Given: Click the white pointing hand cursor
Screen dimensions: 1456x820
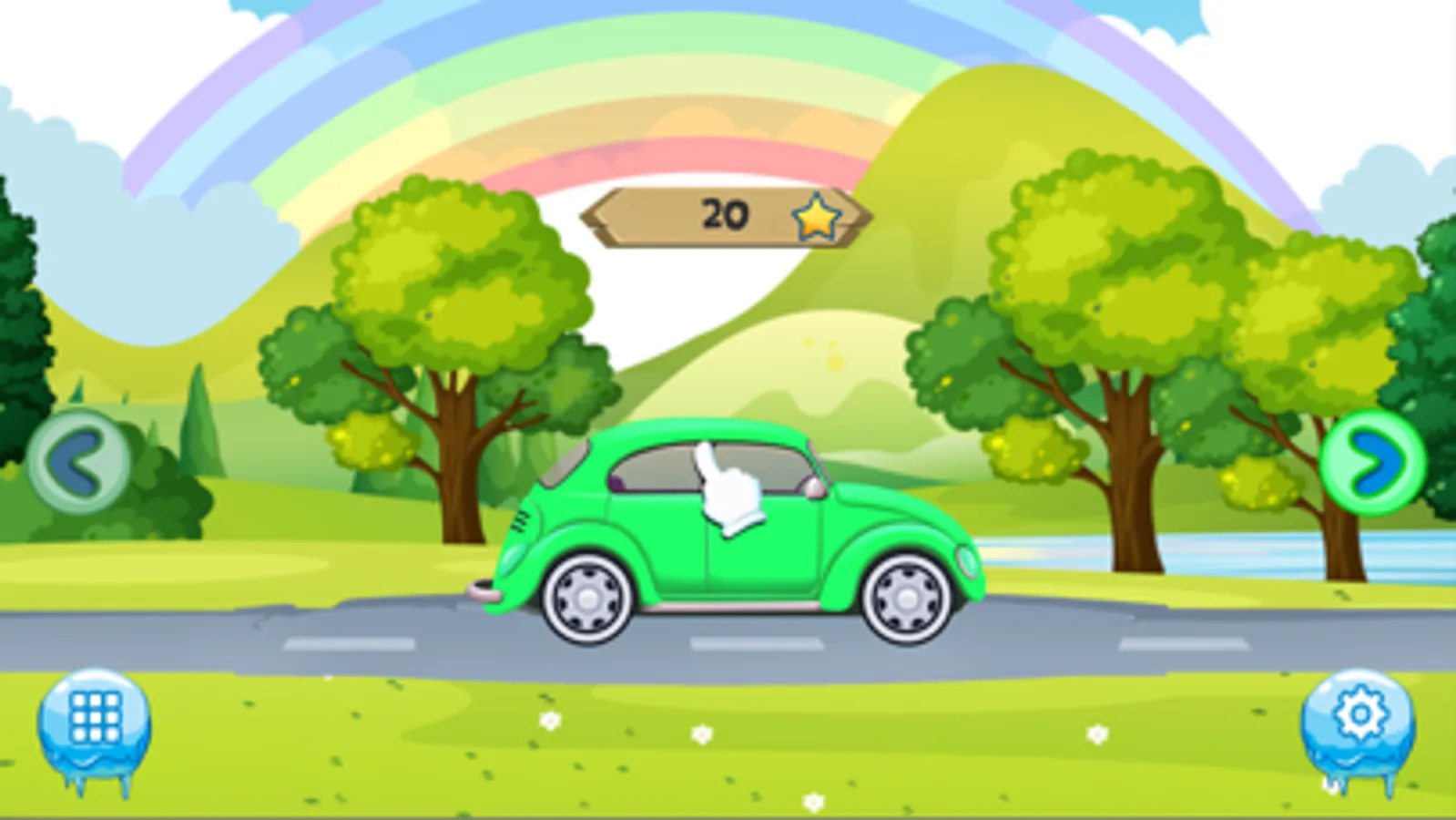Looking at the screenshot, I should [724, 487].
